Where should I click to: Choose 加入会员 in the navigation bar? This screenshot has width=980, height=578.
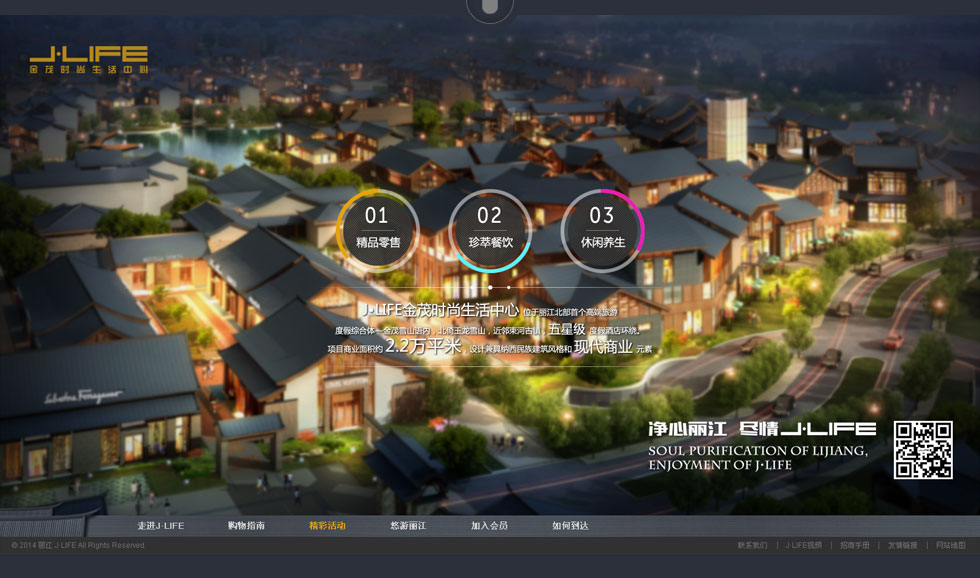pyautogui.click(x=489, y=526)
